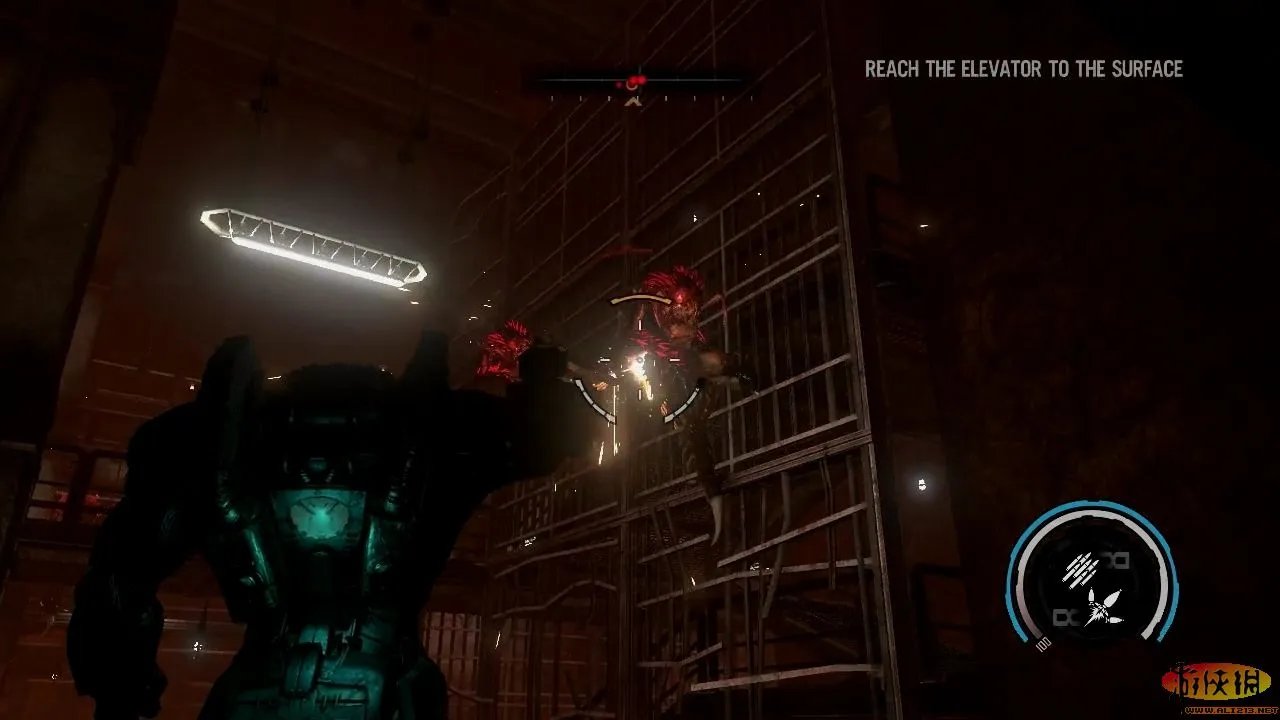Click the Reach the Elevator objective tracker
The image size is (1280, 720).
[x=1023, y=69]
